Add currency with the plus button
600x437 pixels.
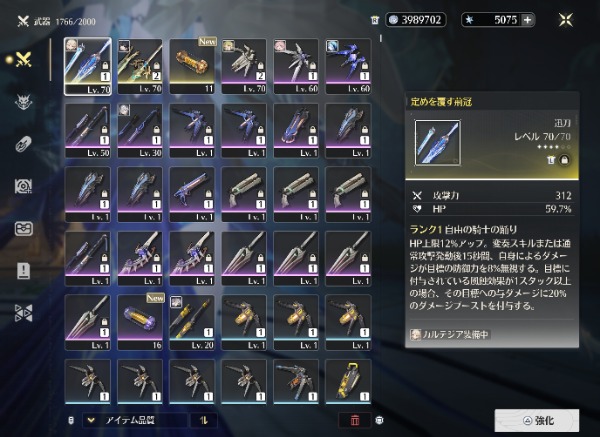pos(527,19)
